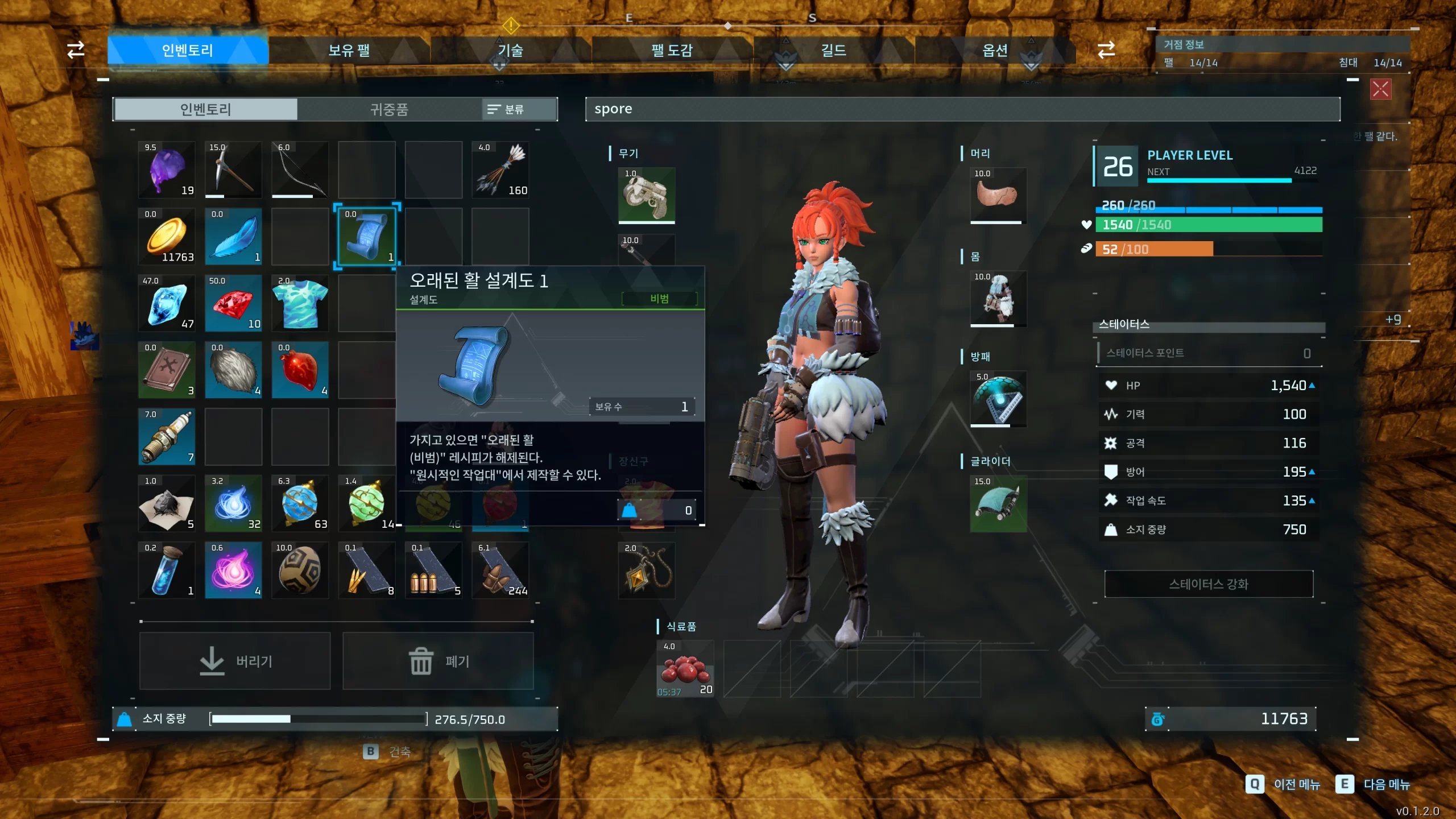This screenshot has width=1456, height=819.
Task: Open the 옵션 tab
Action: click(x=995, y=51)
